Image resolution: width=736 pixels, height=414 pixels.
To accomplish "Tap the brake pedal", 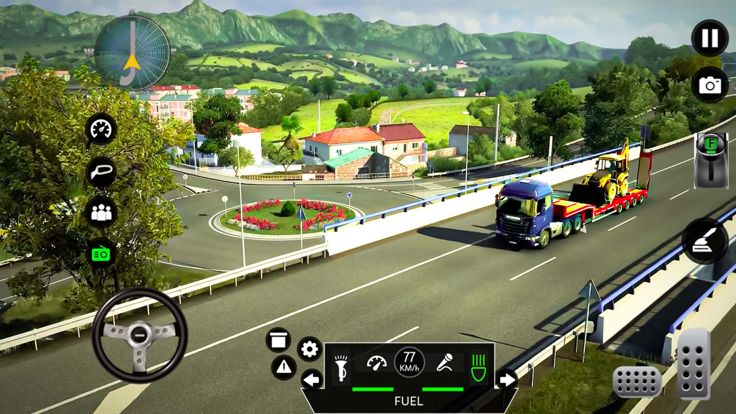I will click(636, 382).
